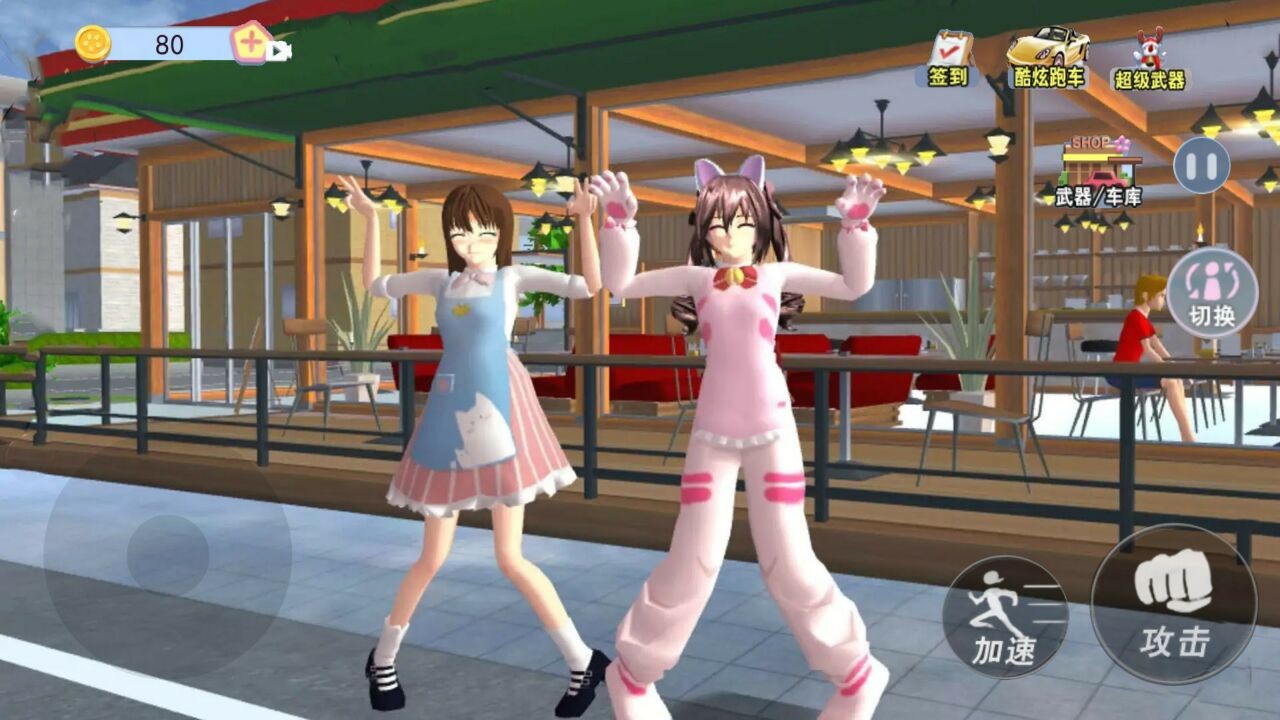
Task: Add more coins with the plus button
Action: 251,43
